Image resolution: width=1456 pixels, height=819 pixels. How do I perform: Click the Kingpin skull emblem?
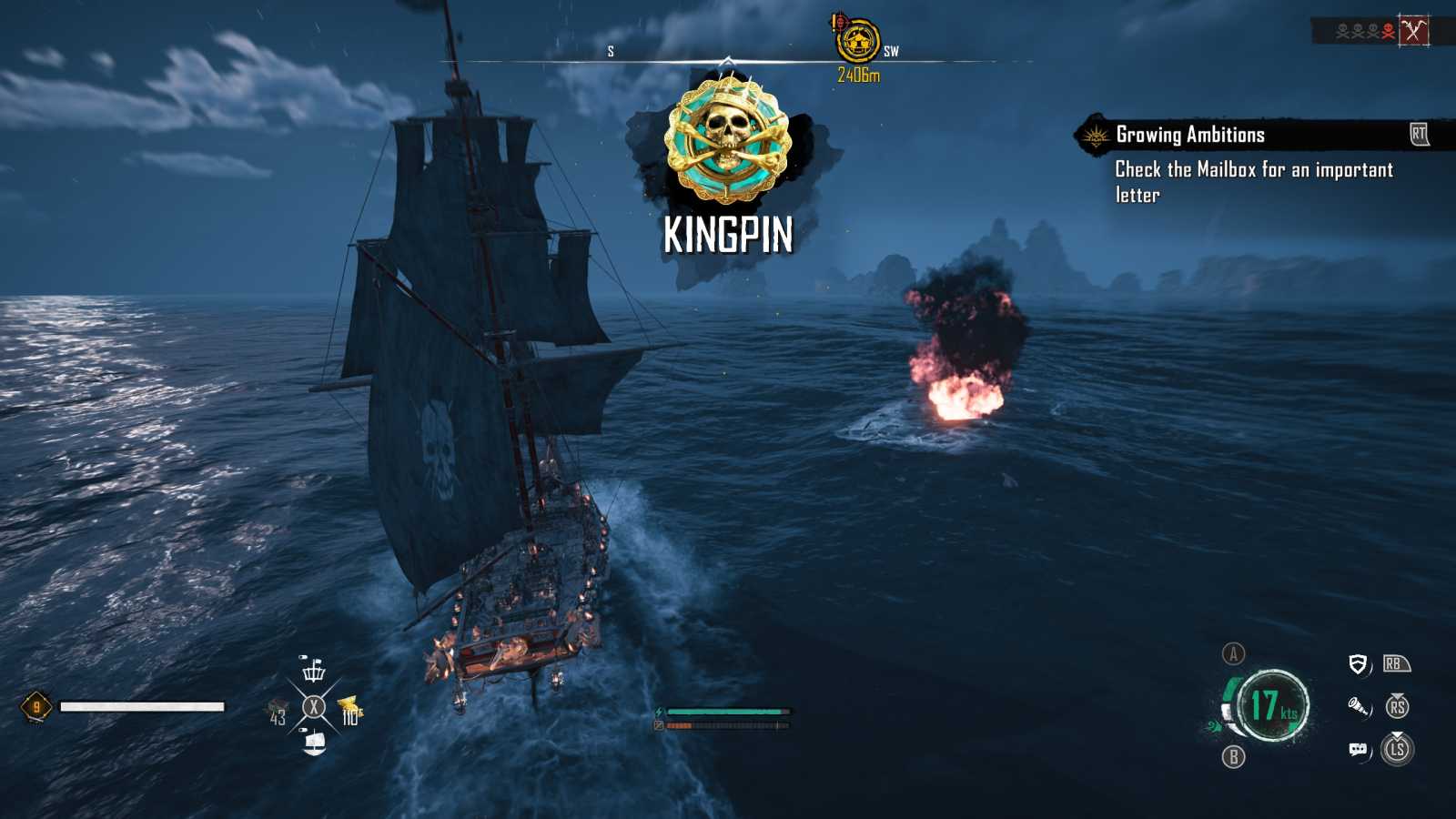coord(727,140)
